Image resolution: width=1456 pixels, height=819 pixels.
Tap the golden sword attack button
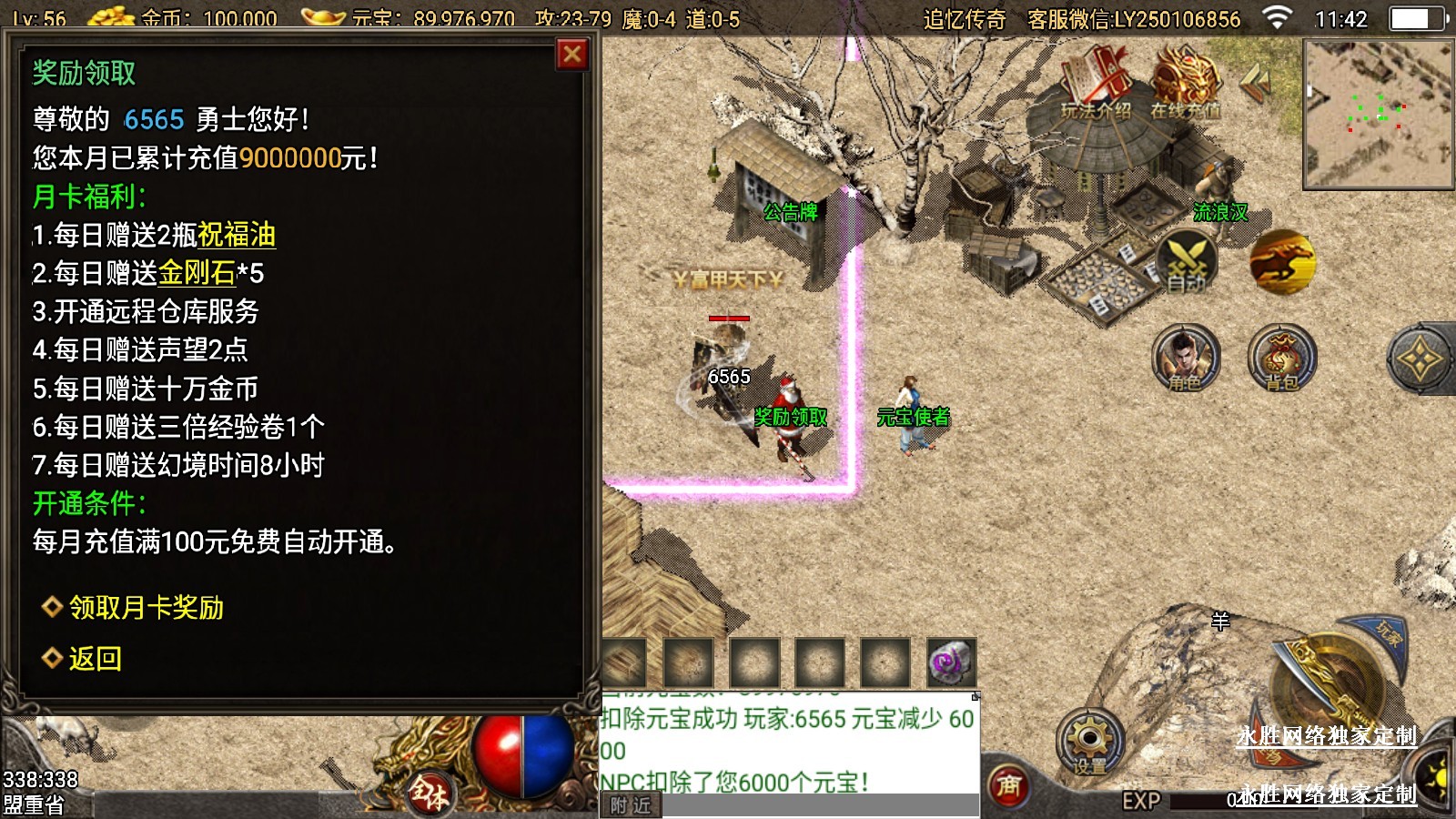pyautogui.click(x=1330, y=687)
